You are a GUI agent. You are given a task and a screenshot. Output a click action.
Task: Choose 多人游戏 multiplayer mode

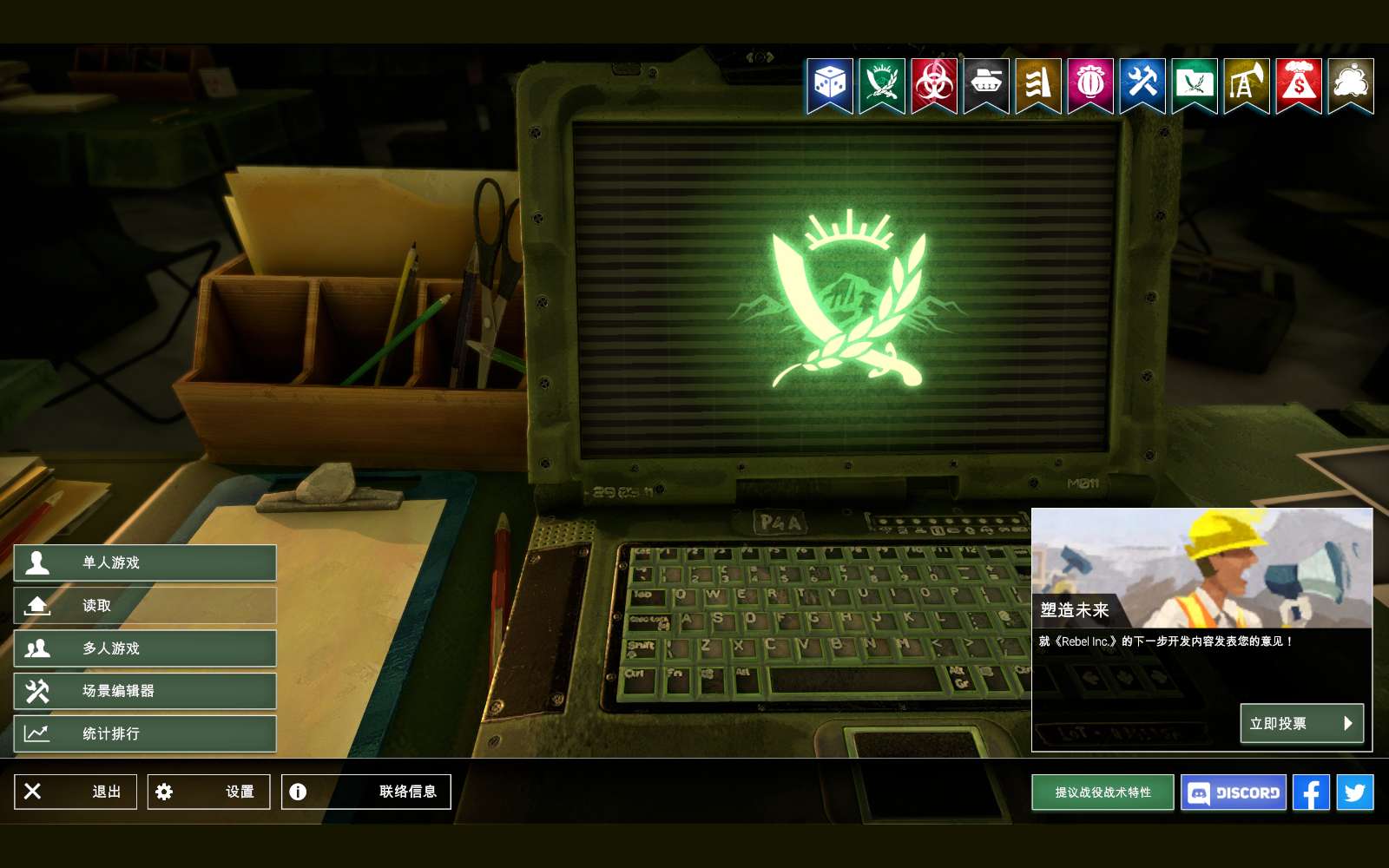click(x=145, y=648)
